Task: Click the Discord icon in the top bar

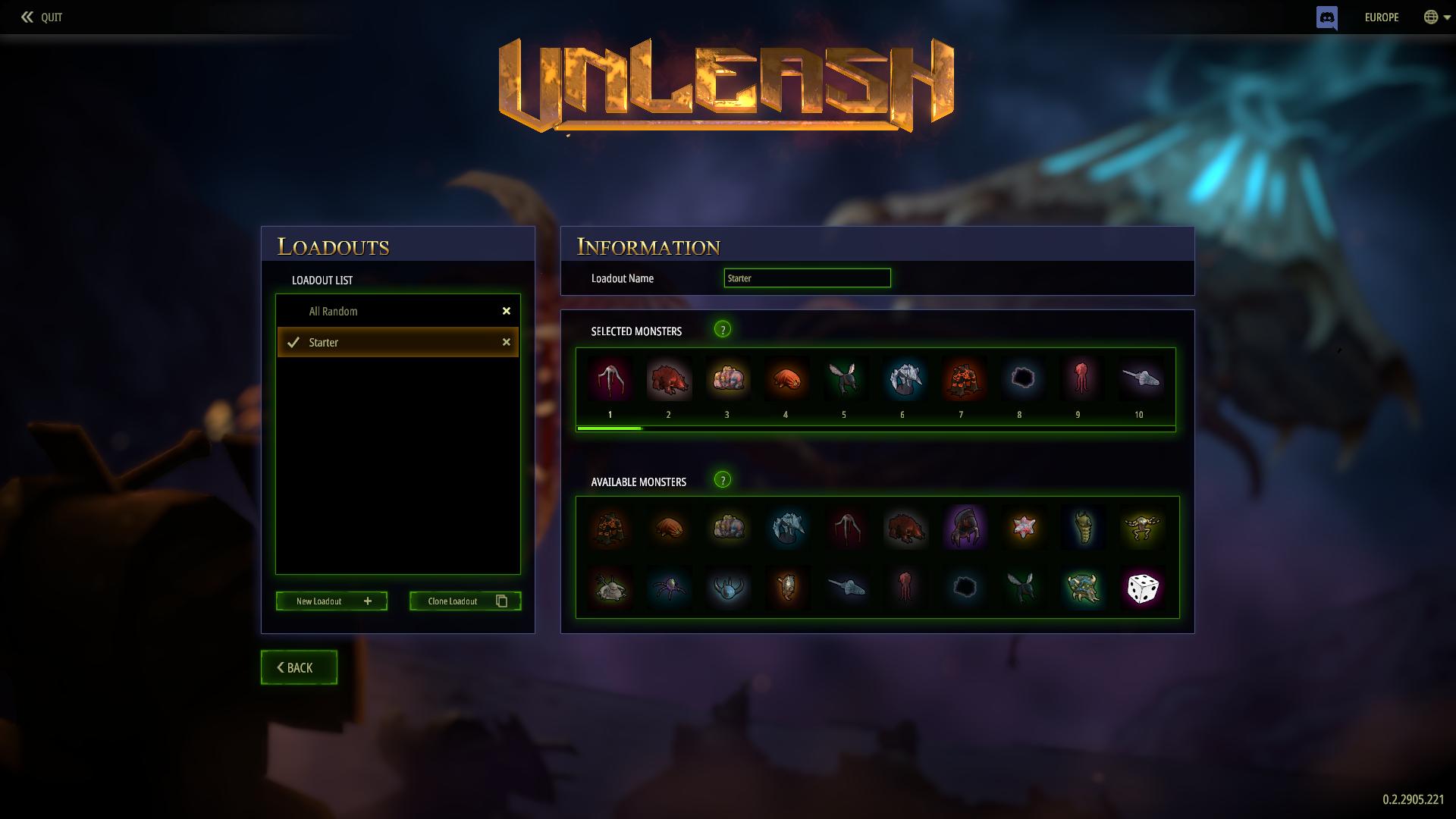Action: pos(1327,17)
